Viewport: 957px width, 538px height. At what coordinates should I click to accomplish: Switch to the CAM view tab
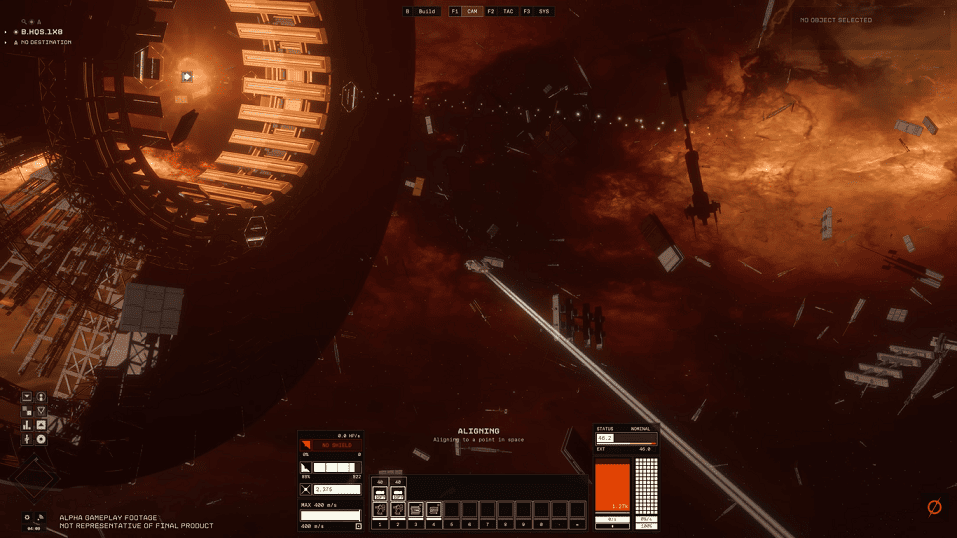[472, 11]
